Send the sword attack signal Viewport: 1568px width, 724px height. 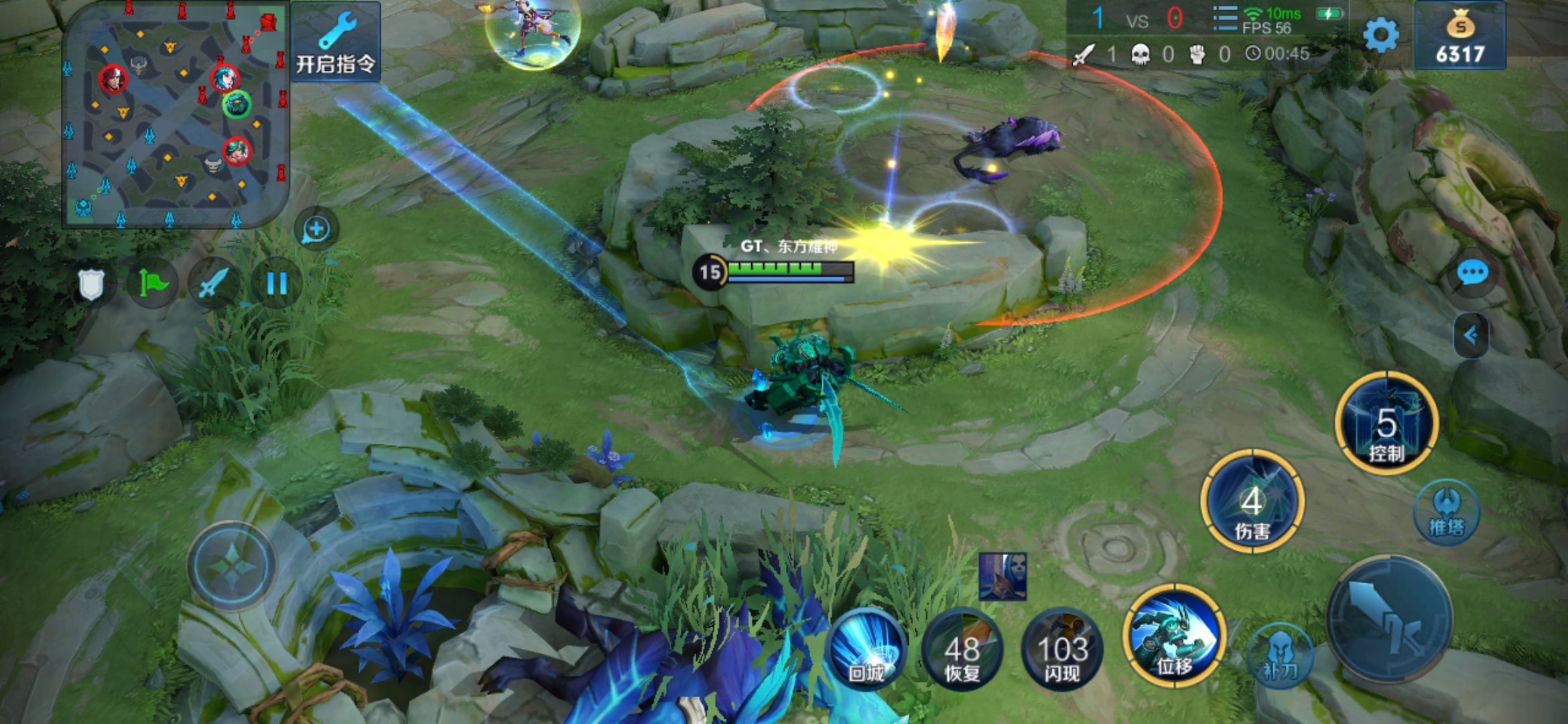(214, 283)
